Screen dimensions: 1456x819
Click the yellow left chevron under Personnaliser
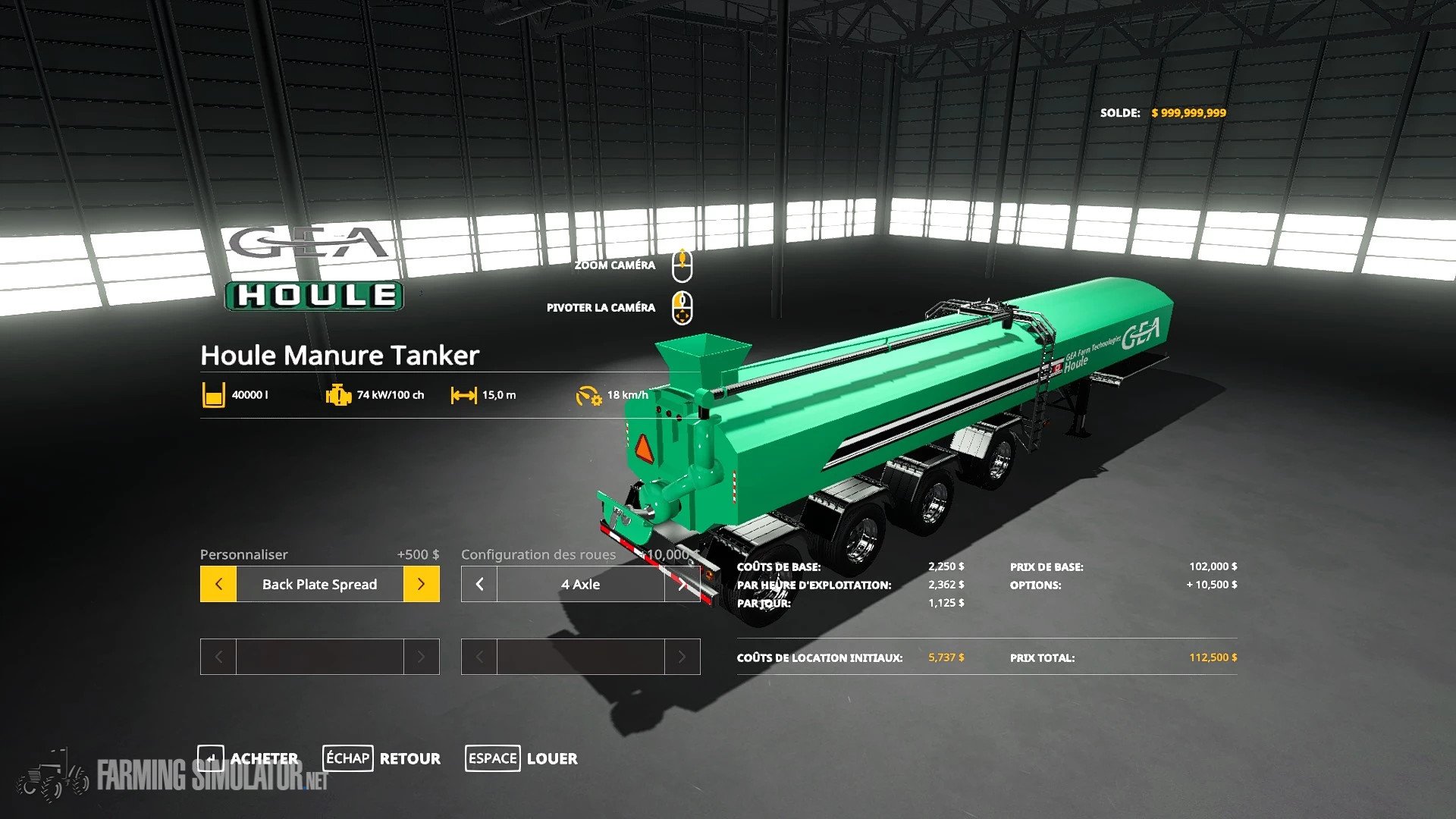pyautogui.click(x=218, y=584)
